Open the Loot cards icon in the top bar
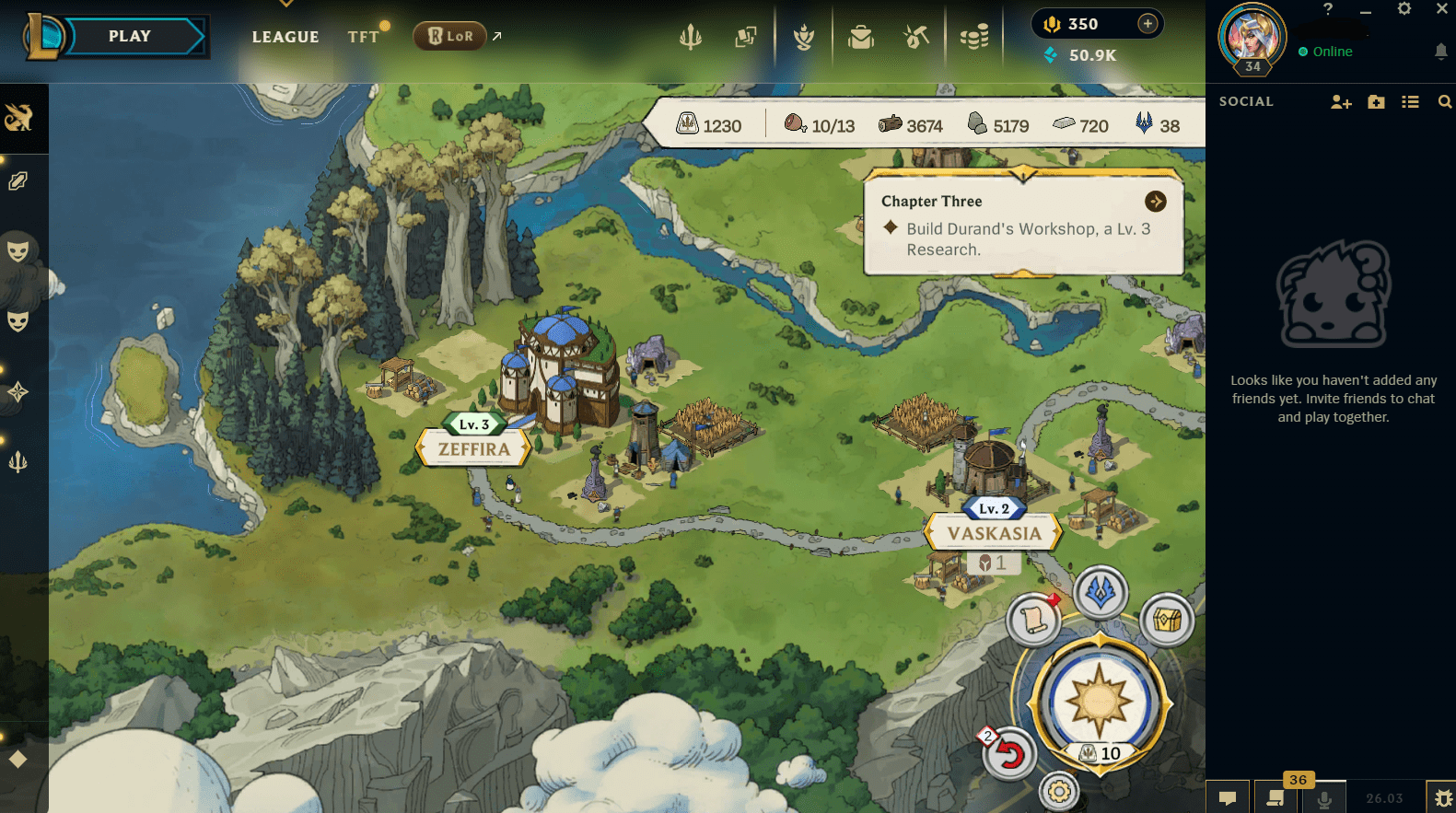Viewport: 1456px width, 813px height. 746,37
